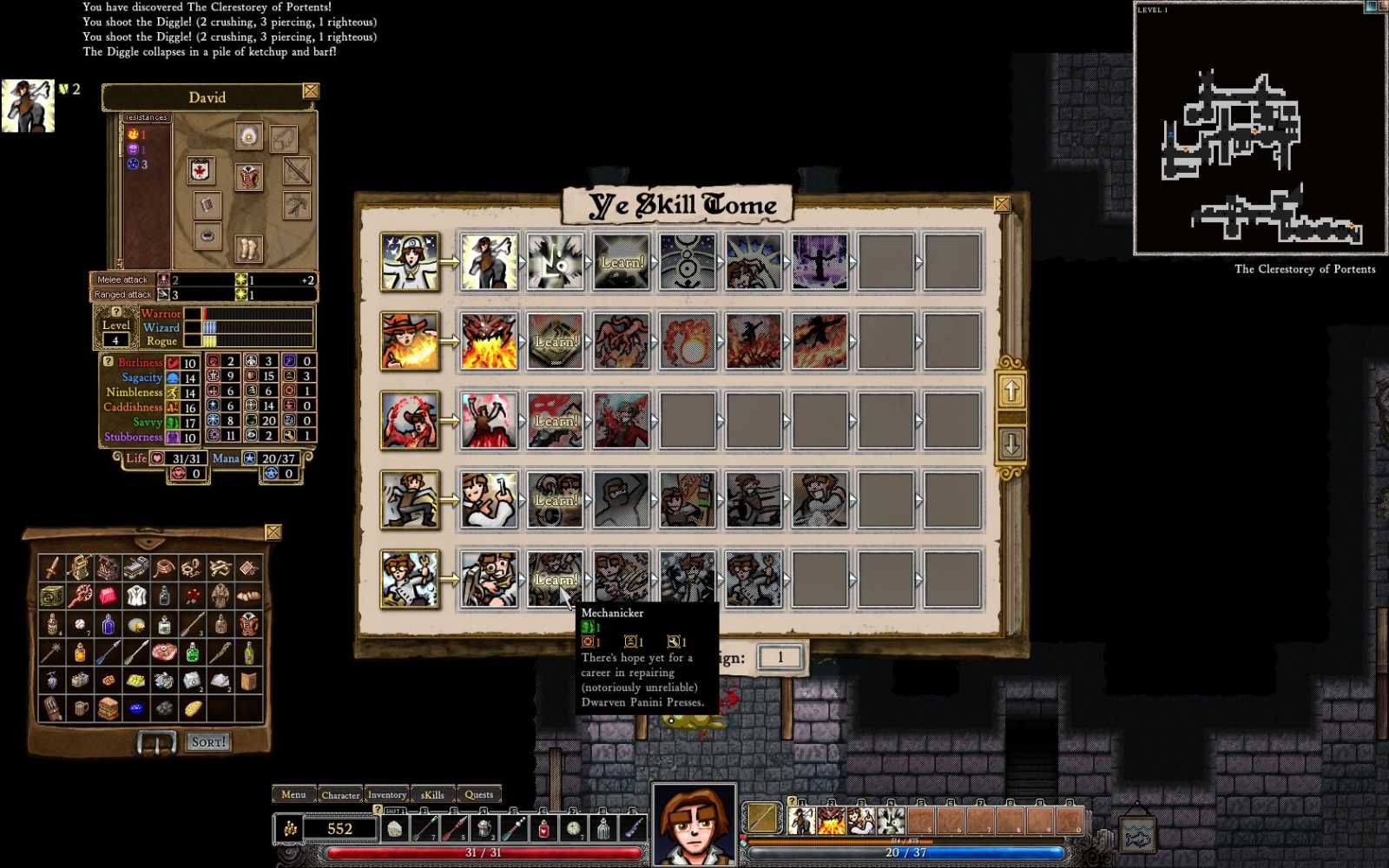Click the healing potion icon in the belt hotbar
1389x868 pixels.
543,829
